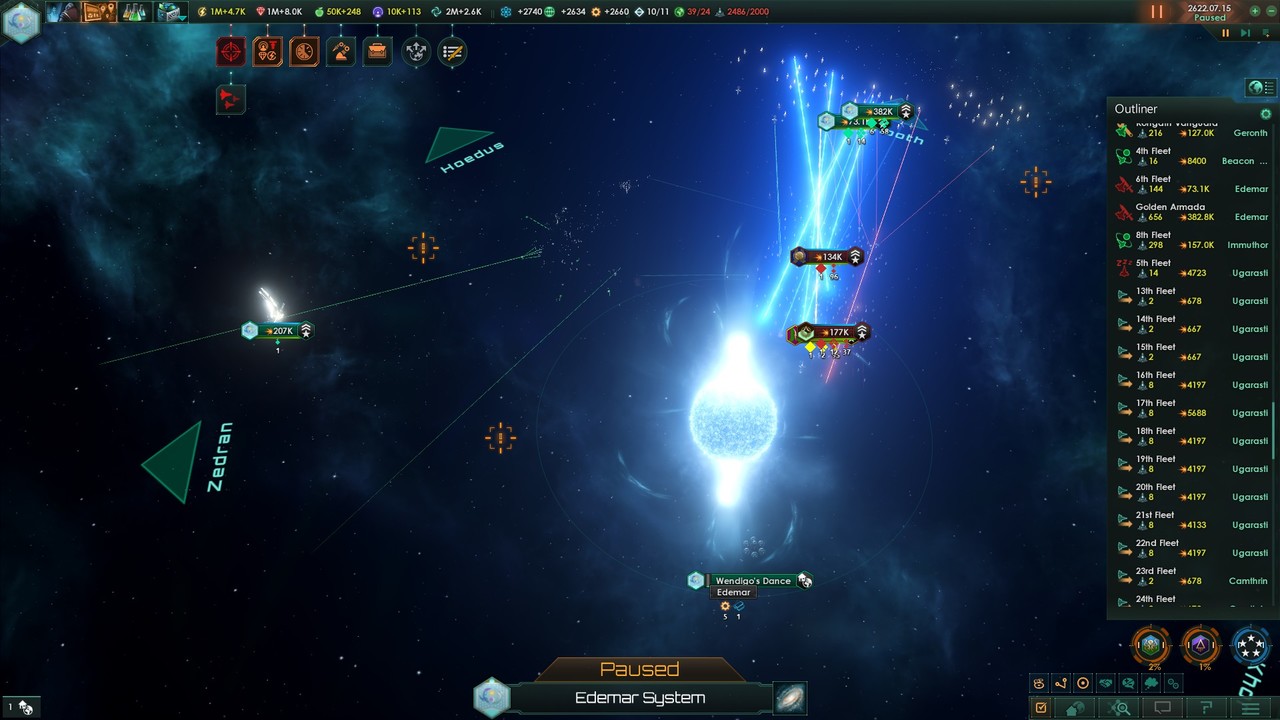Select the 207K fleet power marker
This screenshot has width=1280, height=720.
point(281,331)
